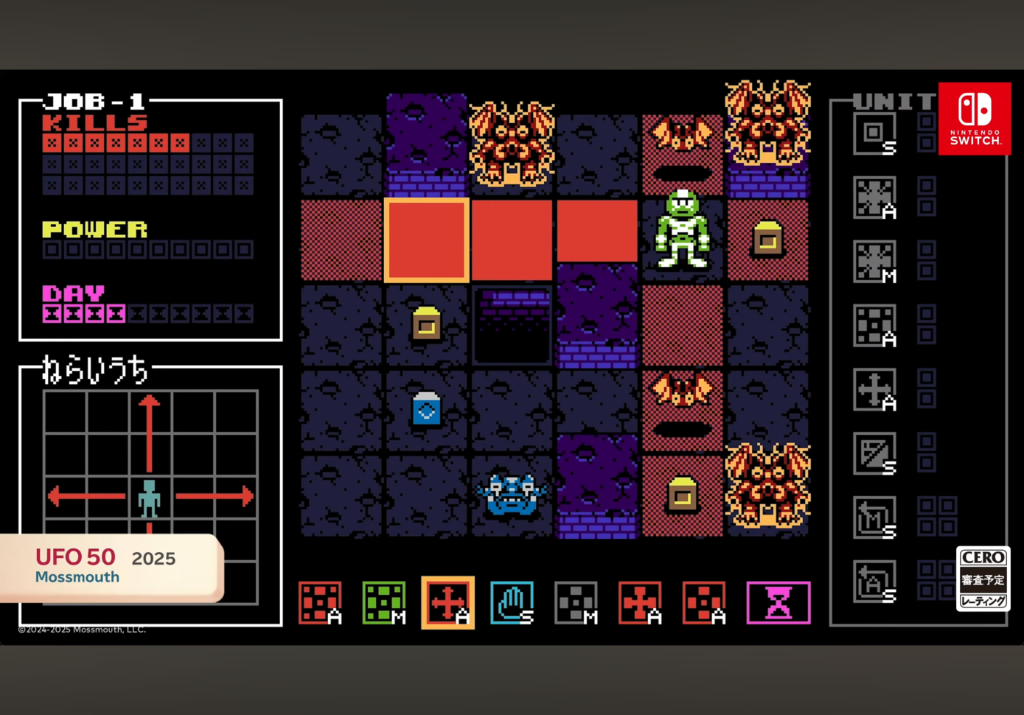Click the Nintendo Switch logo badge

point(974,118)
